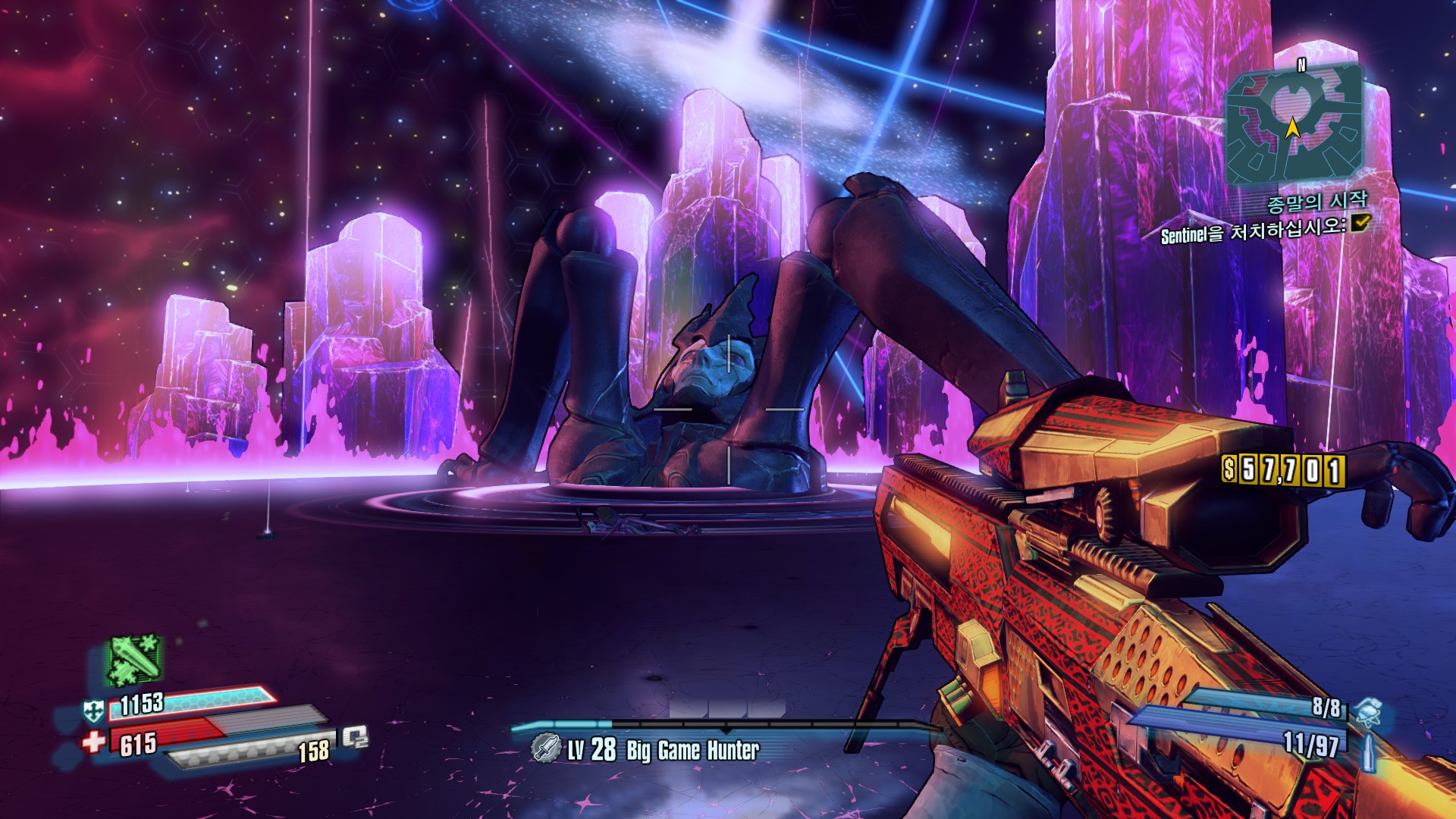Select the grenade icon beside 8/8

click(x=1367, y=712)
